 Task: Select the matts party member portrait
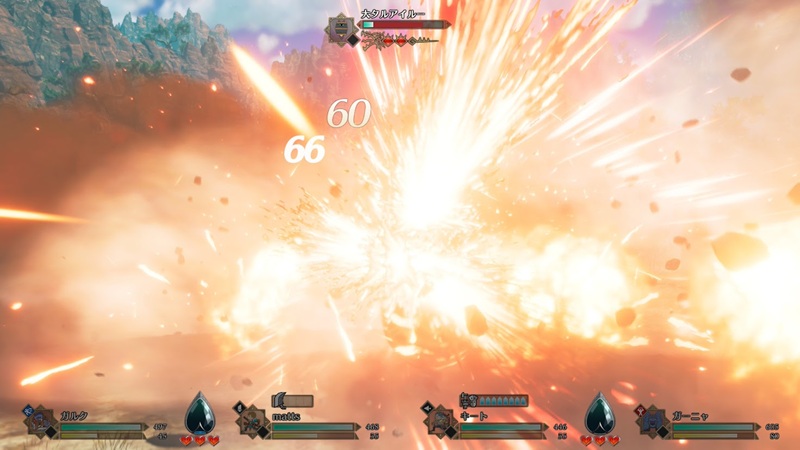pos(251,421)
